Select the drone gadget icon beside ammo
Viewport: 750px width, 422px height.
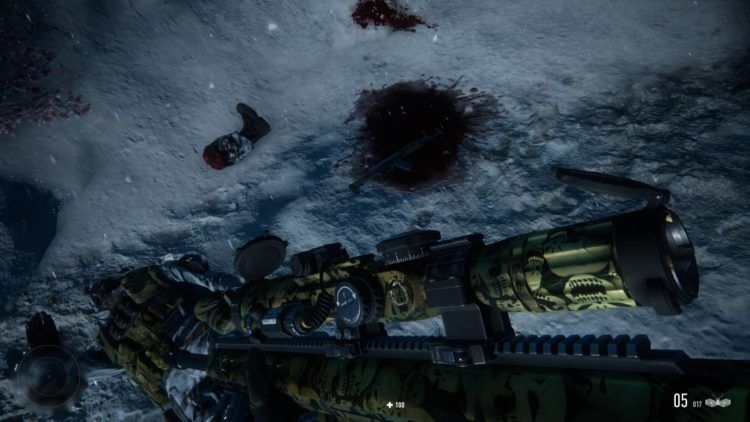(x=718, y=403)
